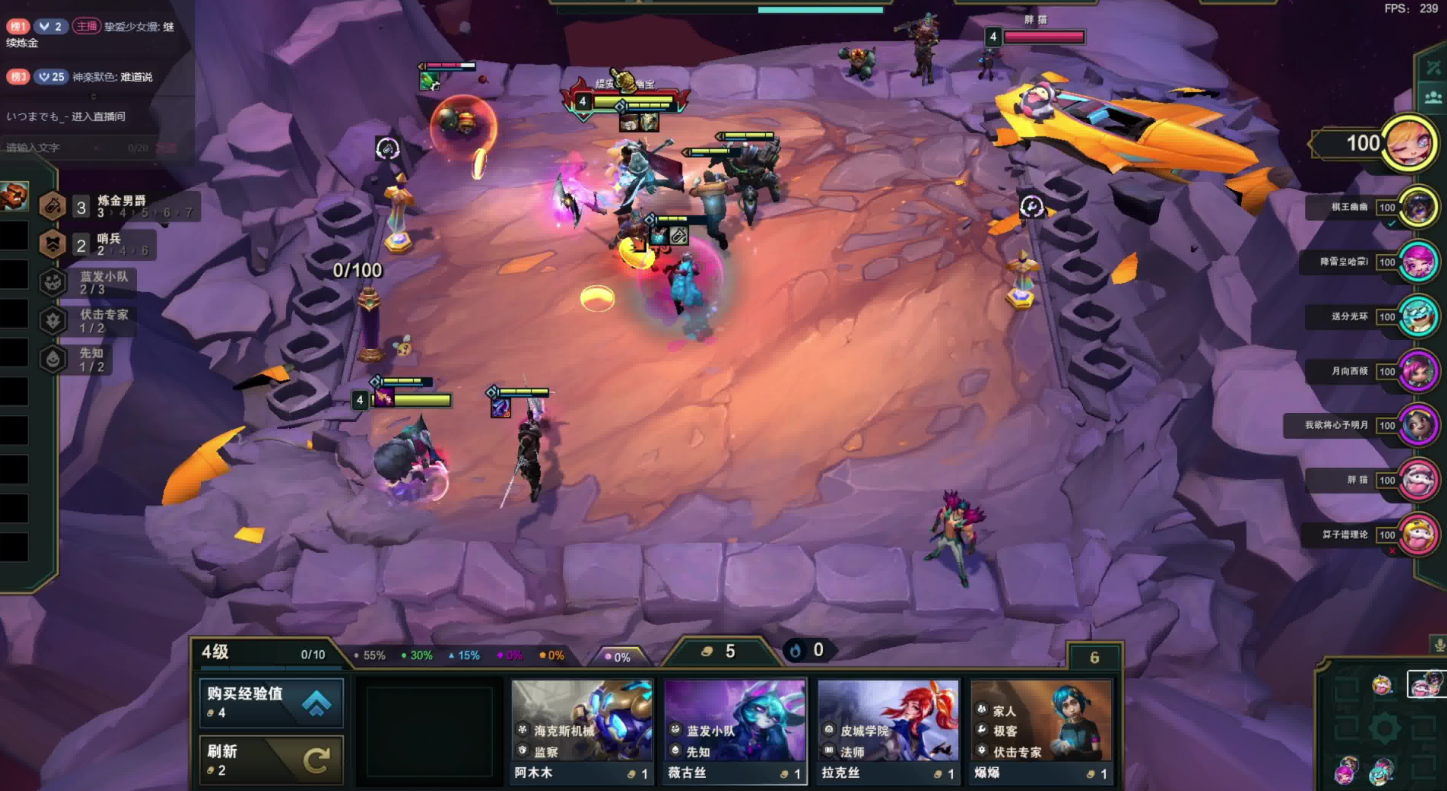This screenshot has height=791, width=1447.
Task: Open the settings gear in the corner panel
Action: (x=1383, y=728)
